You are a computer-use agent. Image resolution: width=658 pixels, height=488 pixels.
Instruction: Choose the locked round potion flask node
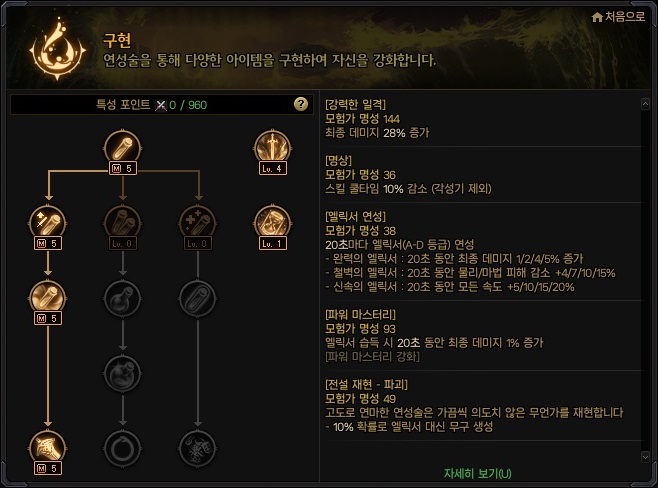click(121, 296)
